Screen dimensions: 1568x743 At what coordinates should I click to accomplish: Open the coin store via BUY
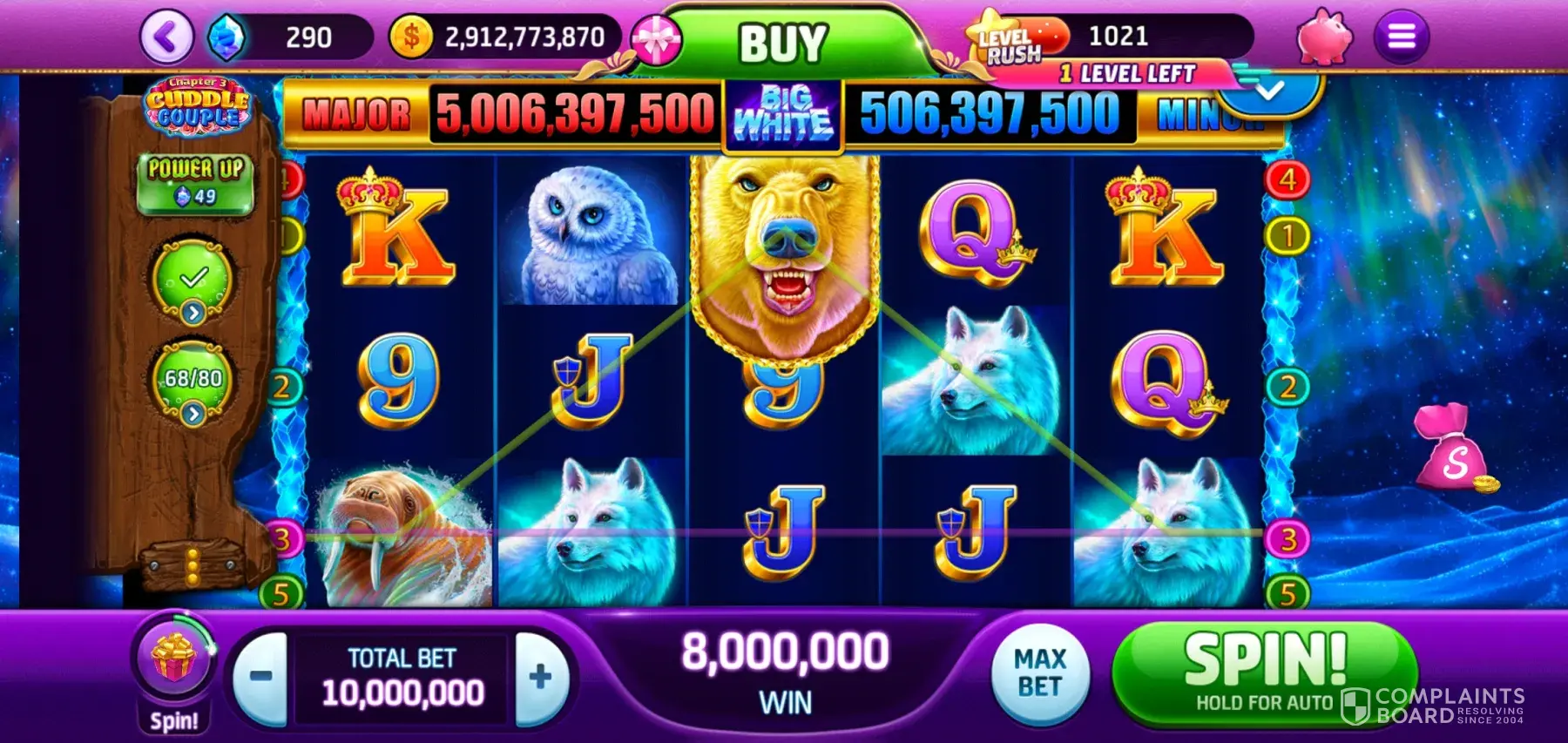(x=782, y=42)
